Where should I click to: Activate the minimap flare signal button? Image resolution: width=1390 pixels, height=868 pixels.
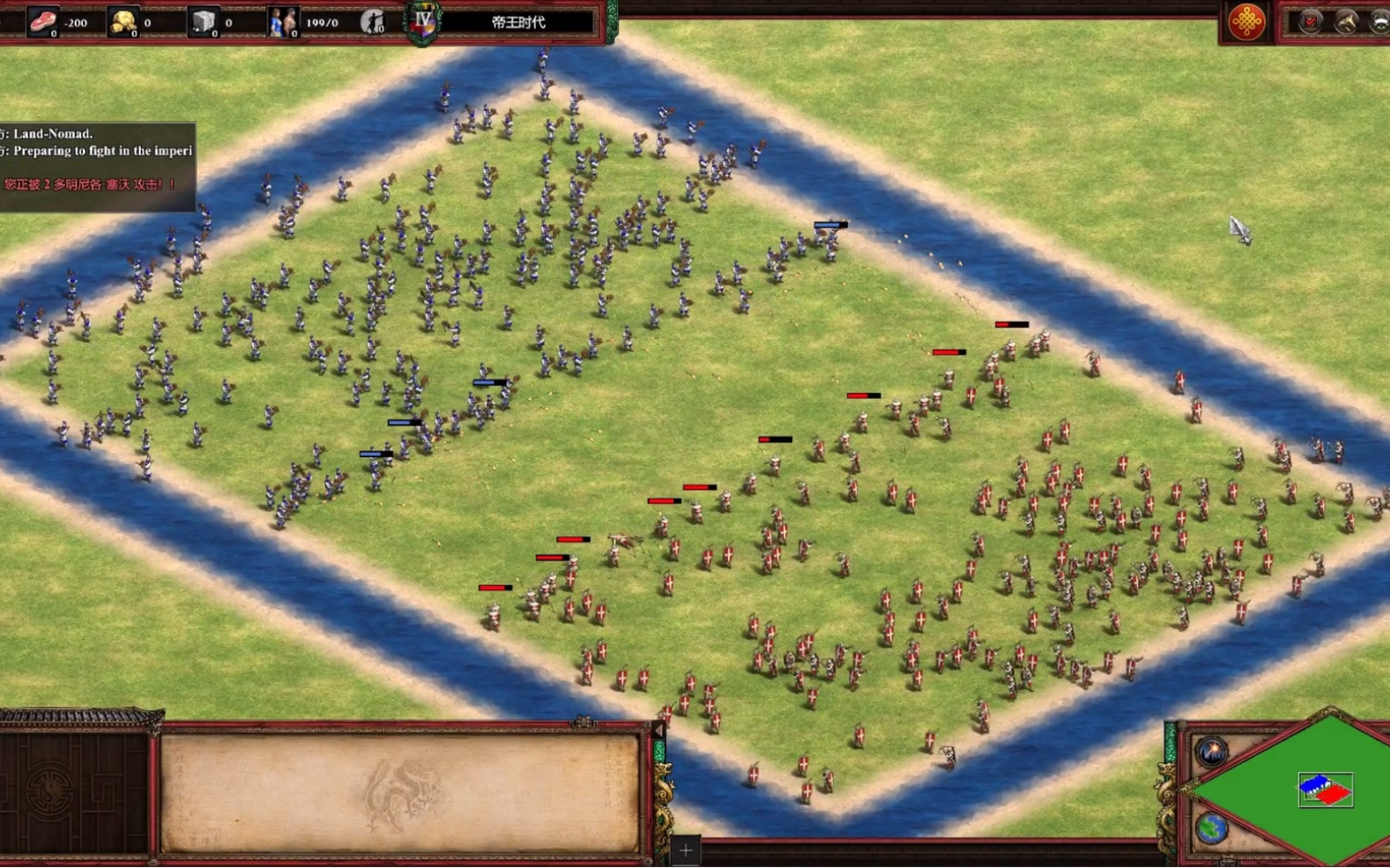pyautogui.click(x=1212, y=752)
